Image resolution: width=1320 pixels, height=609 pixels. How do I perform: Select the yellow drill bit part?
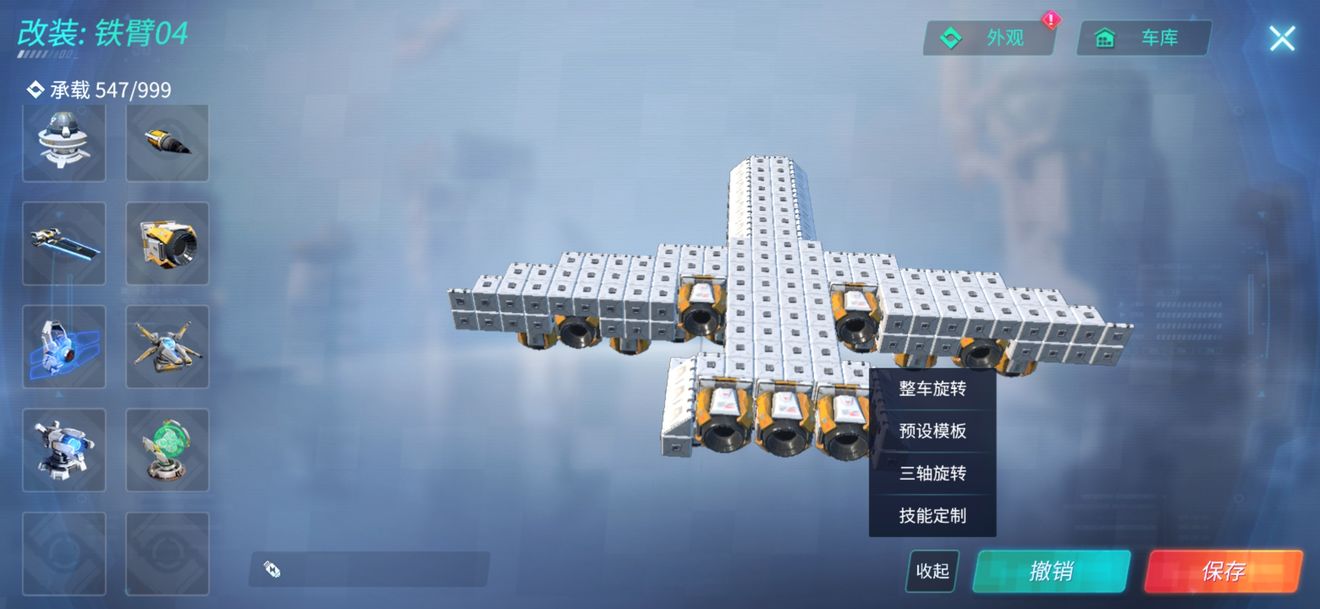(167, 142)
